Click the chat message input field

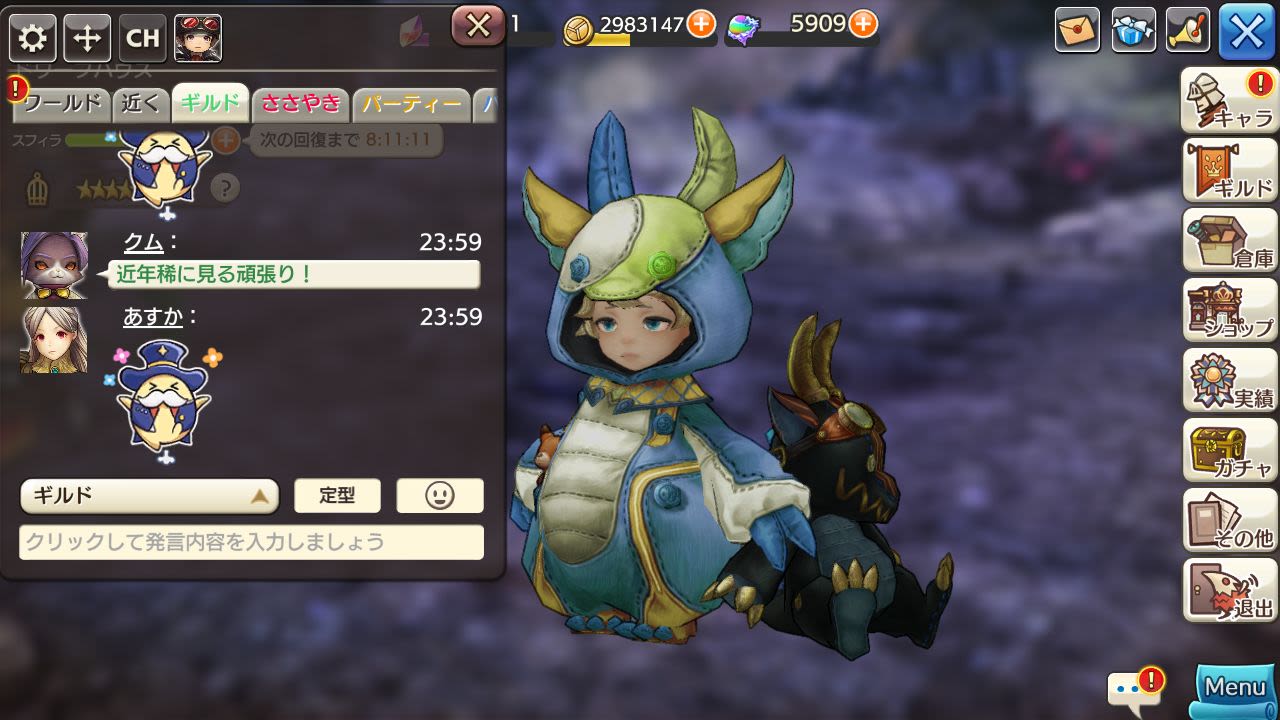coord(251,543)
